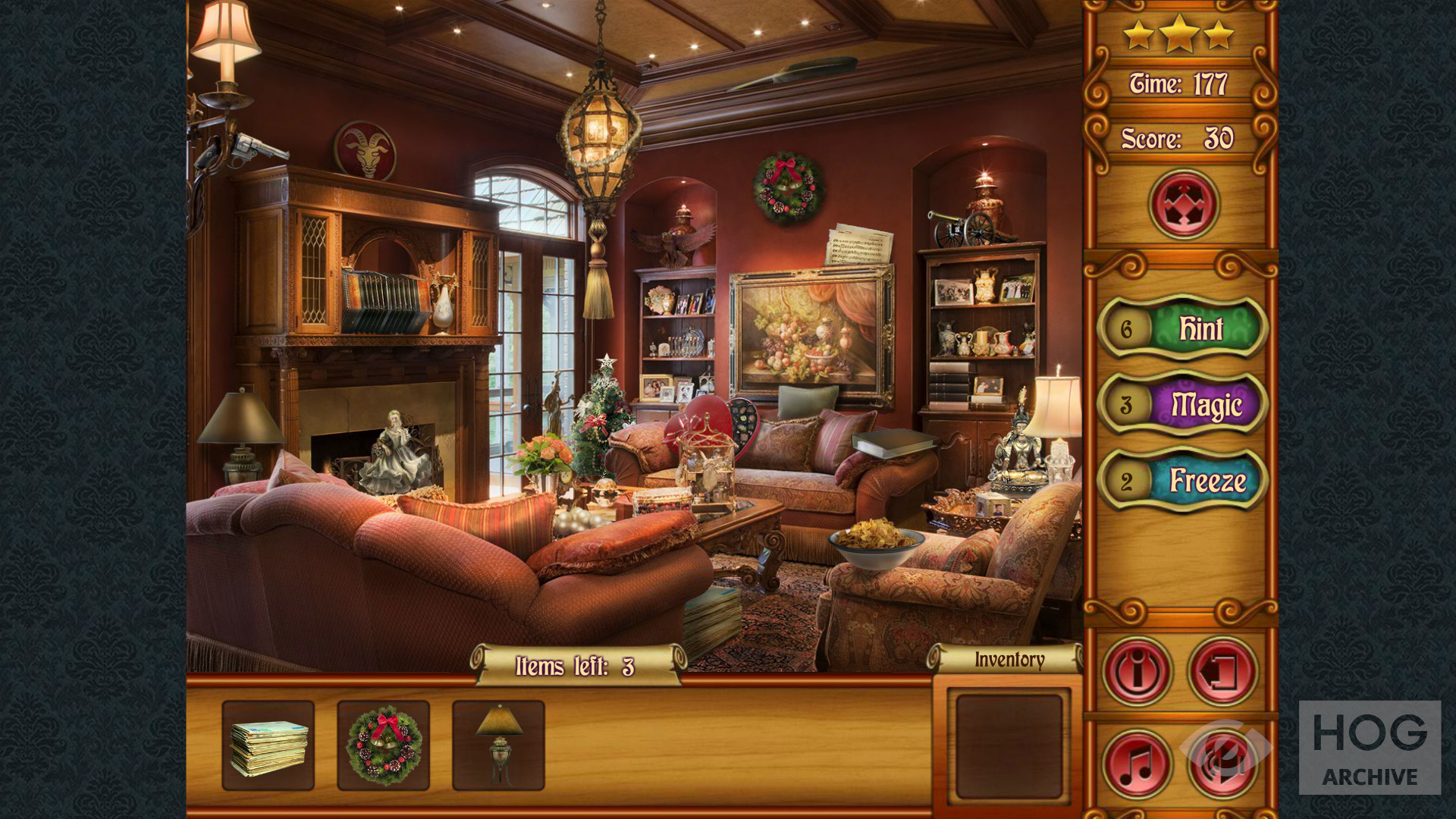
Task: Click the empty inventory slot
Action: click(x=1009, y=747)
